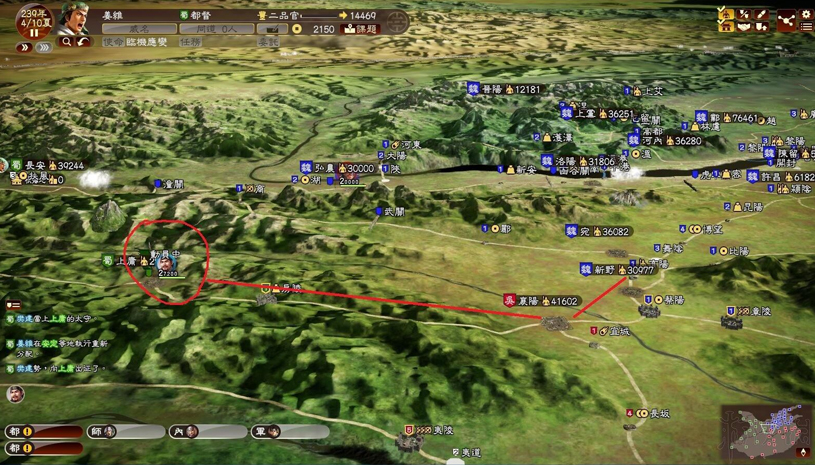
Task: Toggle the castle building display filter
Action: (x=725, y=27)
